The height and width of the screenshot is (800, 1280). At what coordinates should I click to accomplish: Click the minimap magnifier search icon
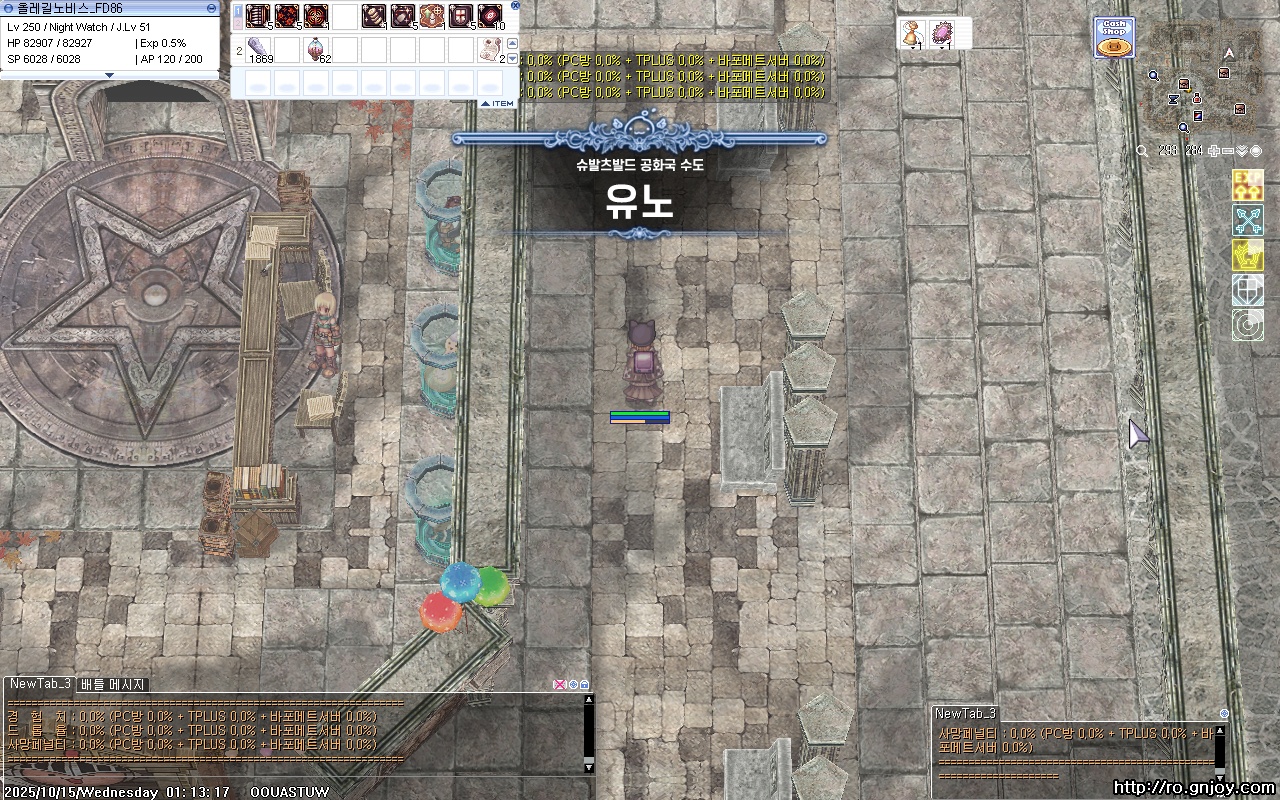click(x=1142, y=151)
